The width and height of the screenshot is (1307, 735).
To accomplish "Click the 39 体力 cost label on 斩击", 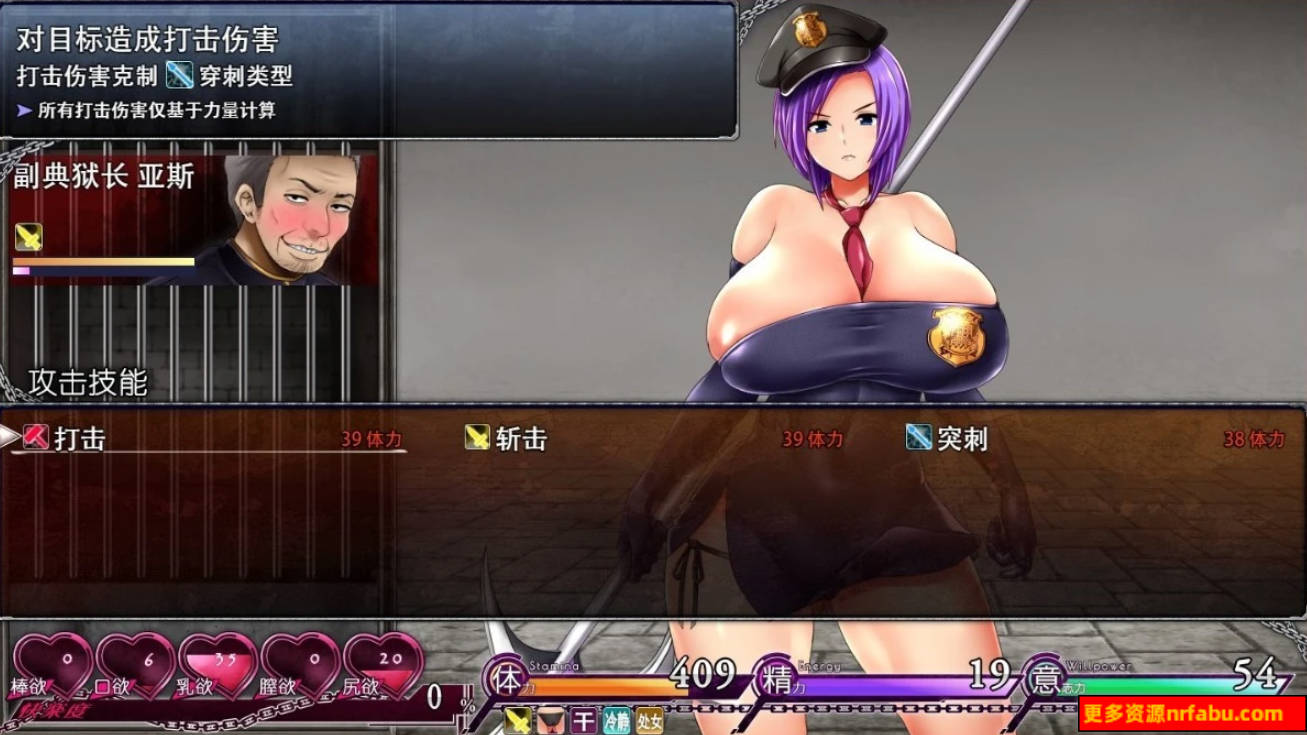I will click(x=812, y=438).
